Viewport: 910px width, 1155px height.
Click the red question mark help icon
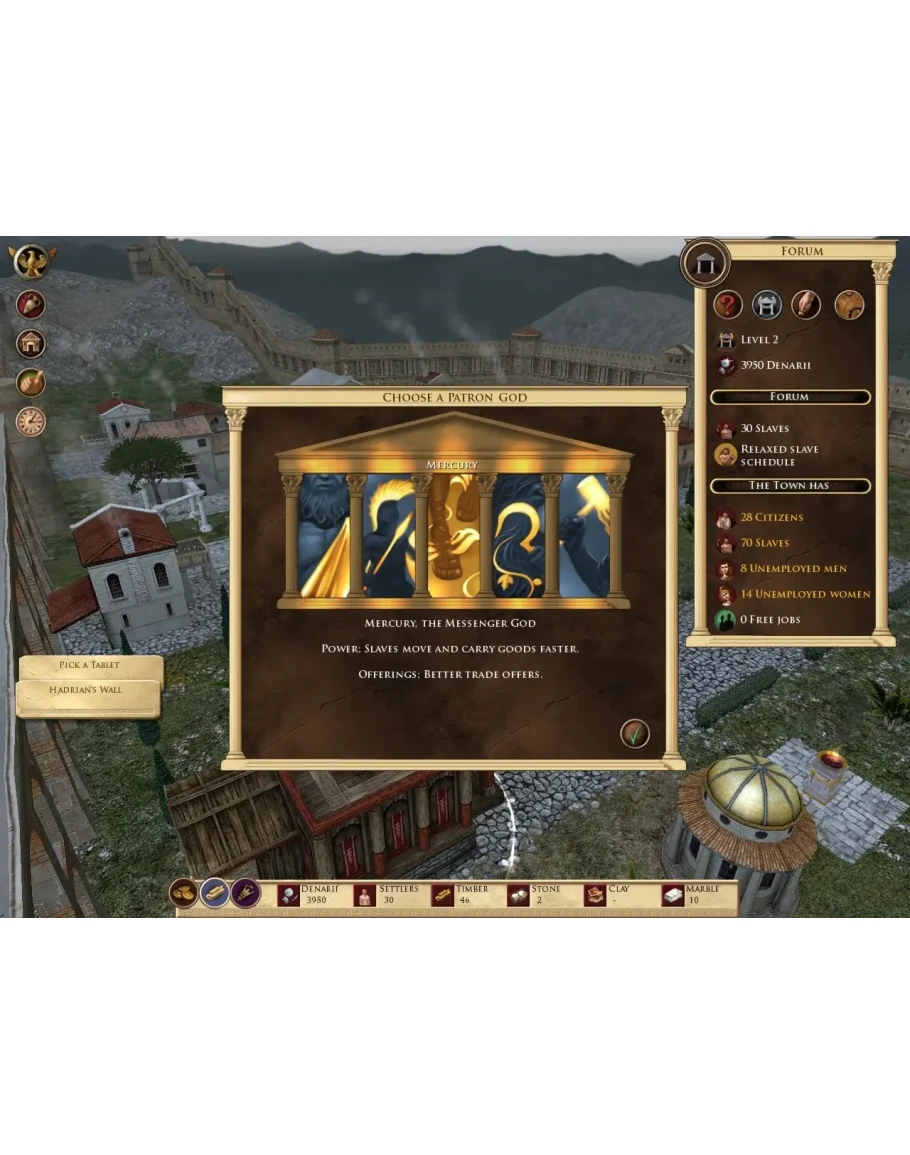(x=728, y=304)
